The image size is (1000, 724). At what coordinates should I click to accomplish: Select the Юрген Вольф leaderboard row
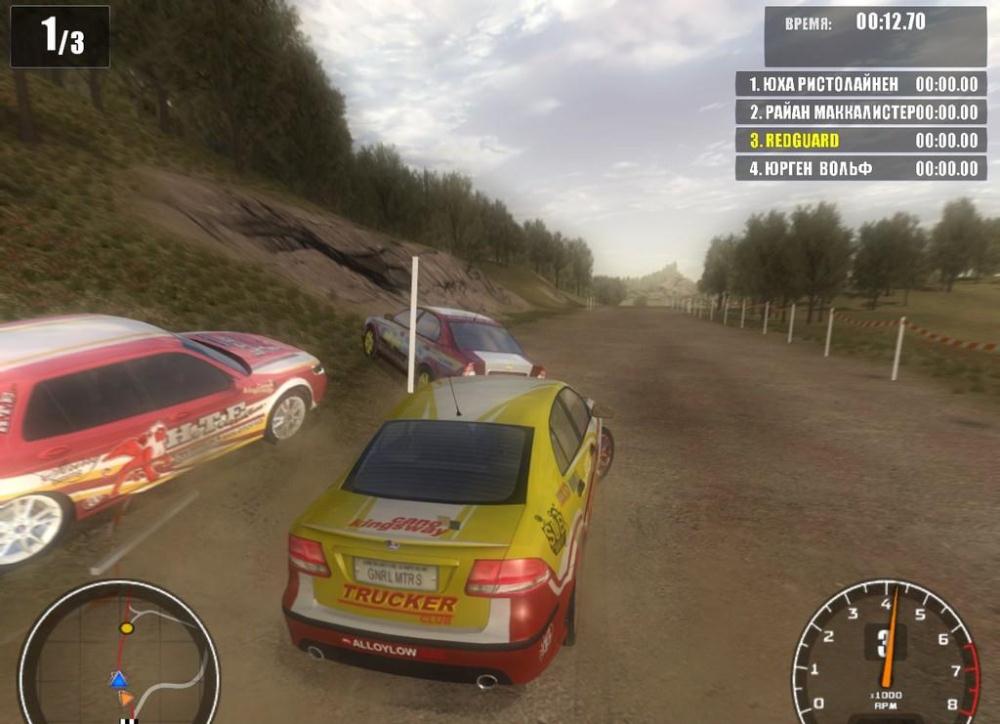pos(861,168)
